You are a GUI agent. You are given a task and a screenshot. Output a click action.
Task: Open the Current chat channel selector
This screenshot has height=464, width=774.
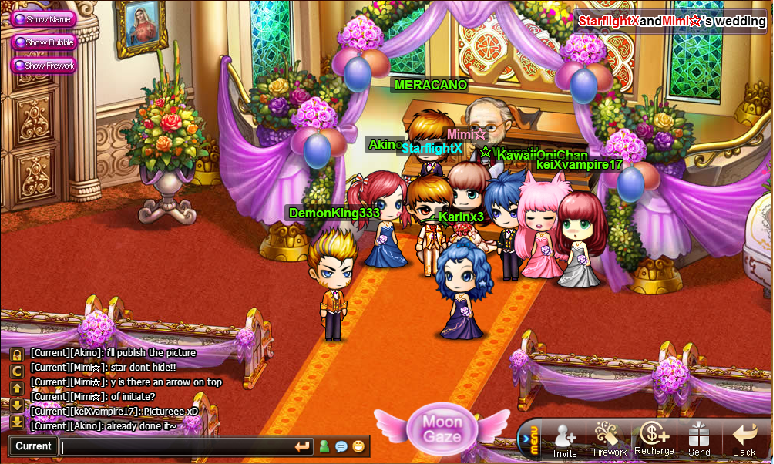pyautogui.click(x=33, y=446)
